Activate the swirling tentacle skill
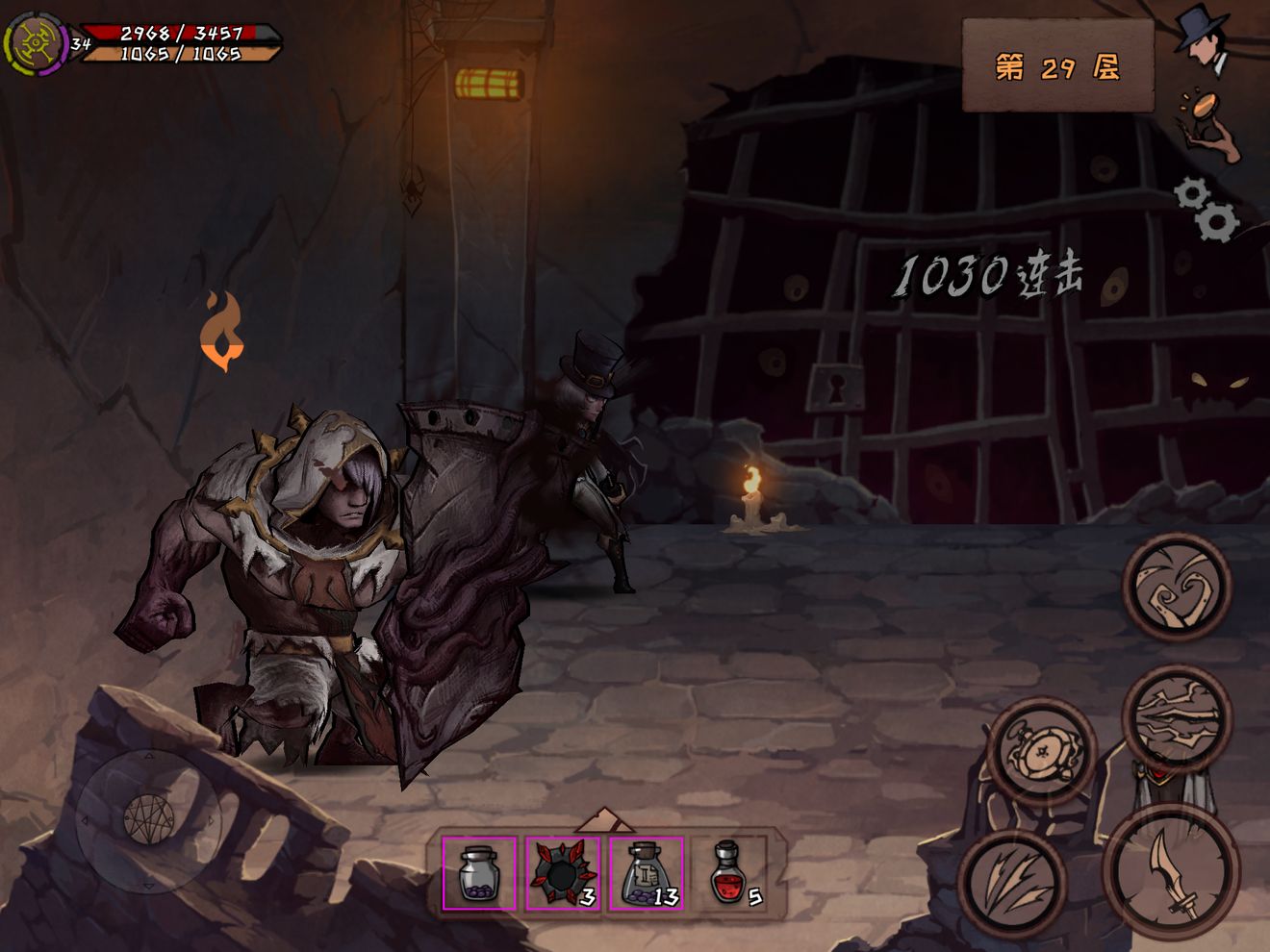This screenshot has width=1270, height=952. coord(1177,586)
